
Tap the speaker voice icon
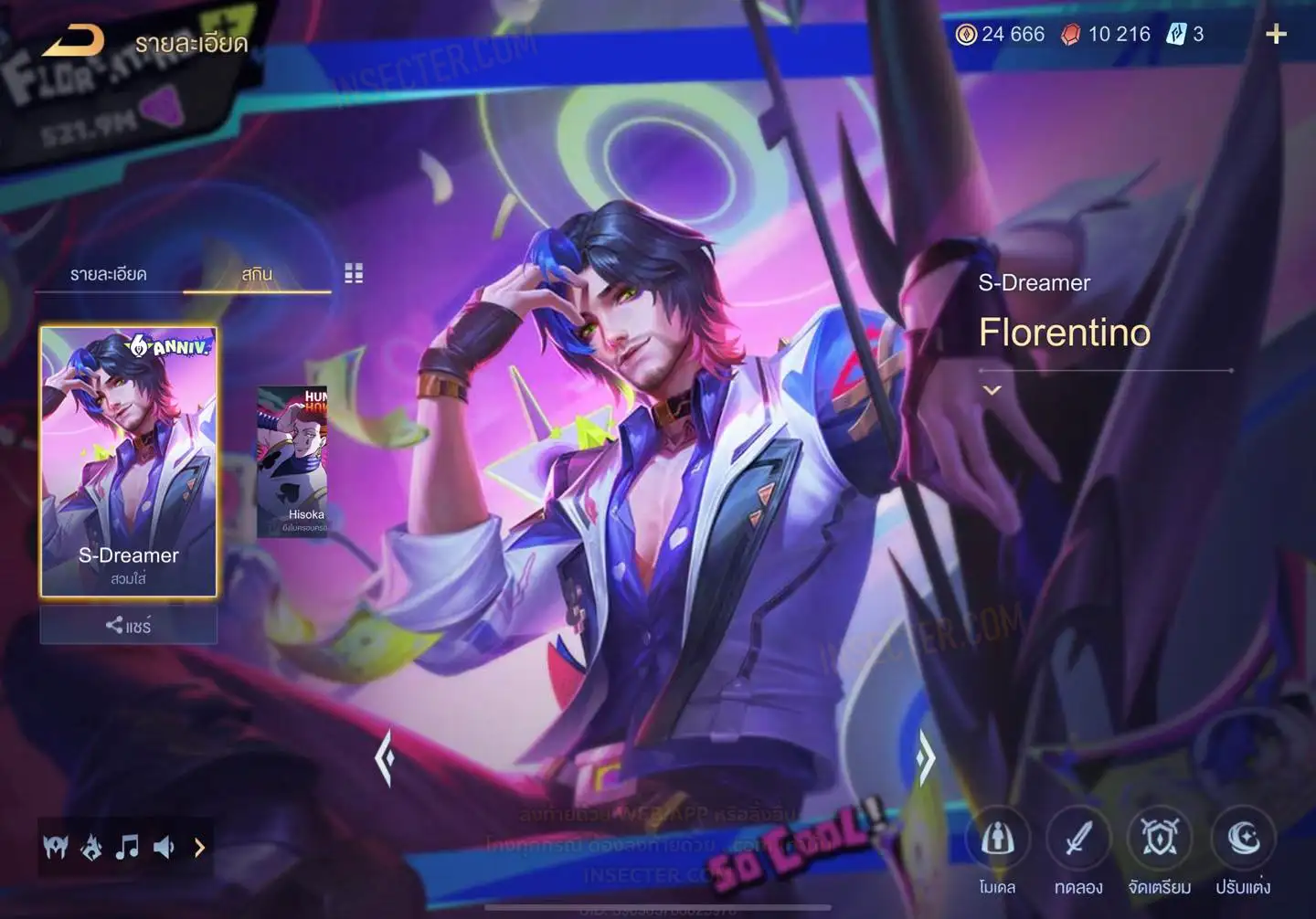164,848
